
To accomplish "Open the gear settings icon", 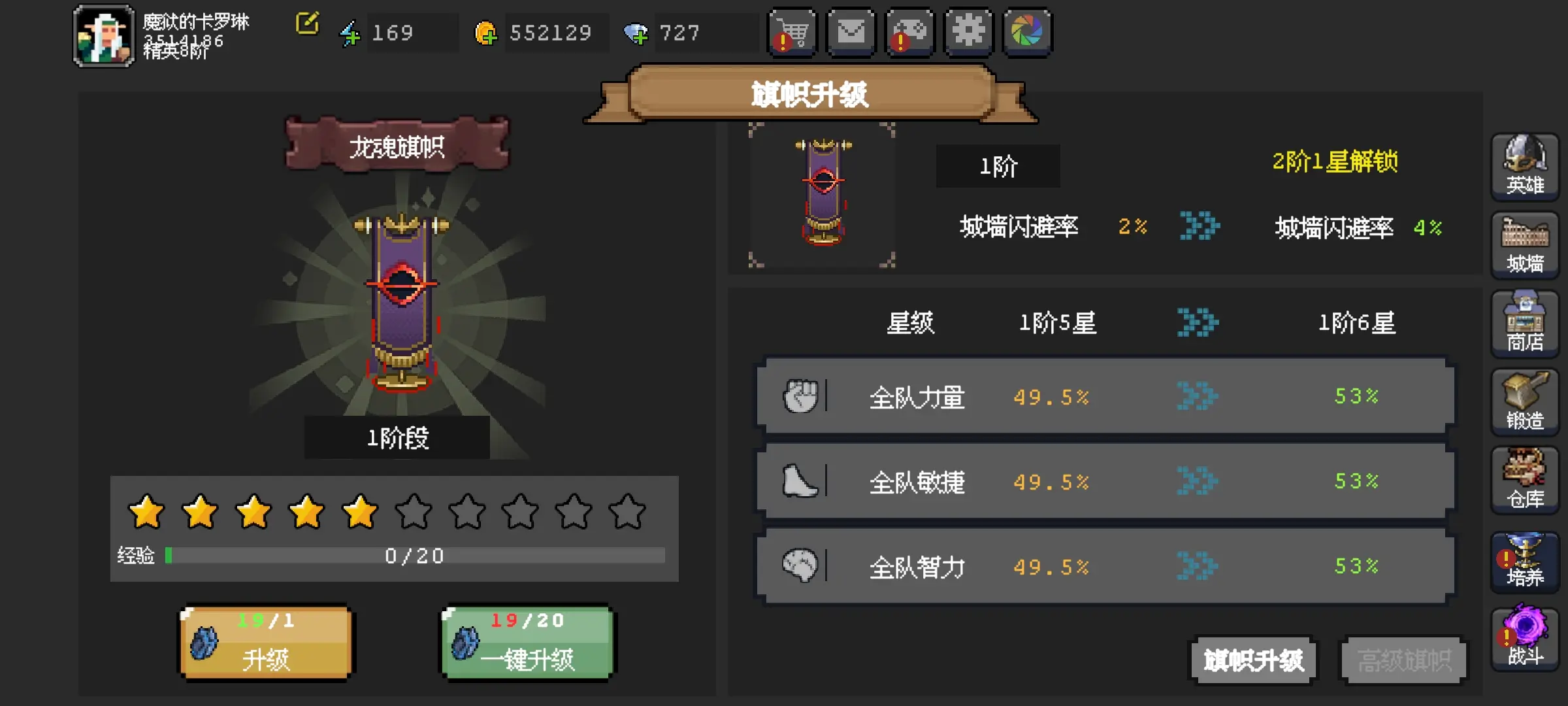I will pos(969,33).
